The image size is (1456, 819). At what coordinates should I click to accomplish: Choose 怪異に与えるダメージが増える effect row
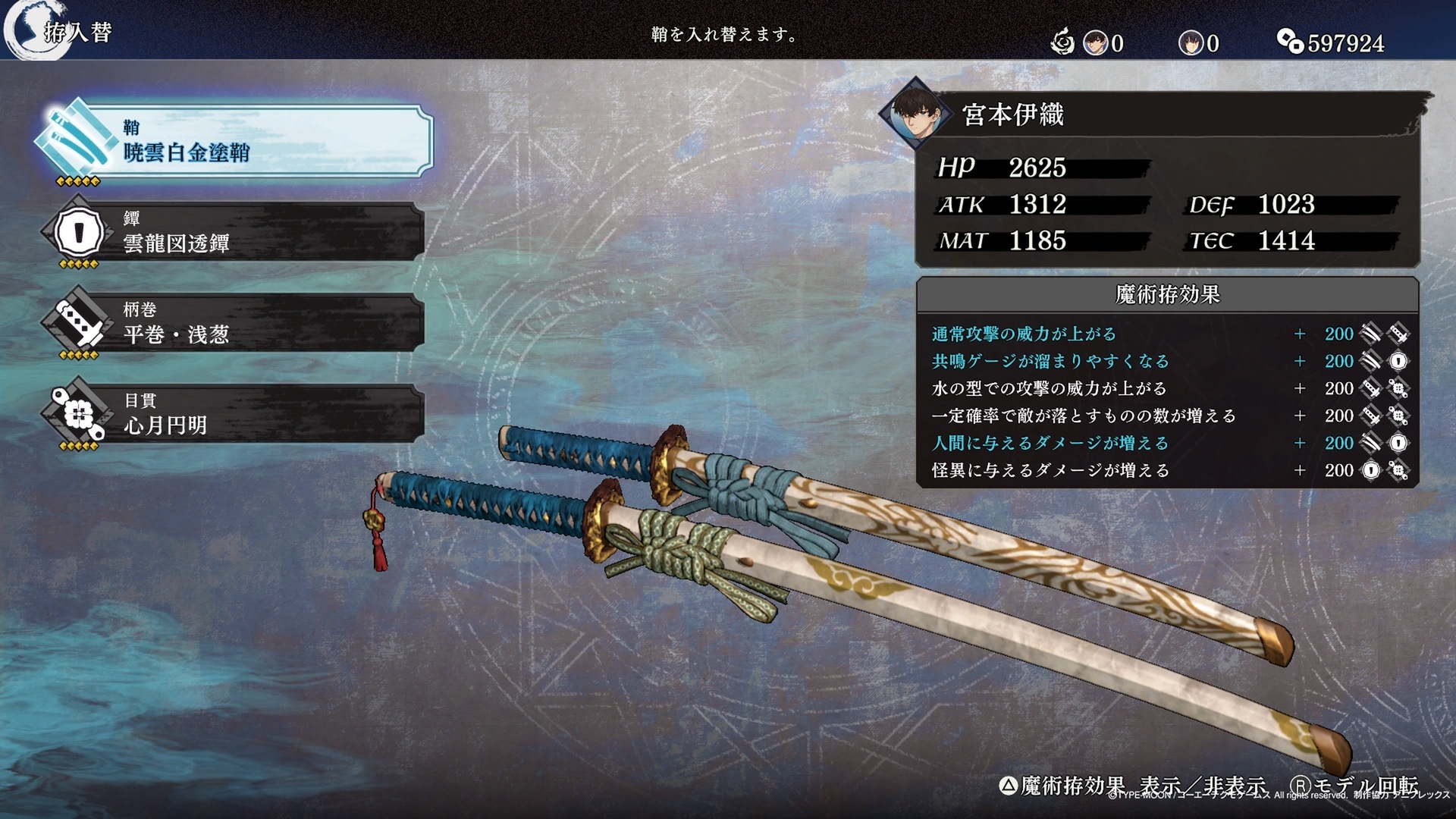point(1168,470)
